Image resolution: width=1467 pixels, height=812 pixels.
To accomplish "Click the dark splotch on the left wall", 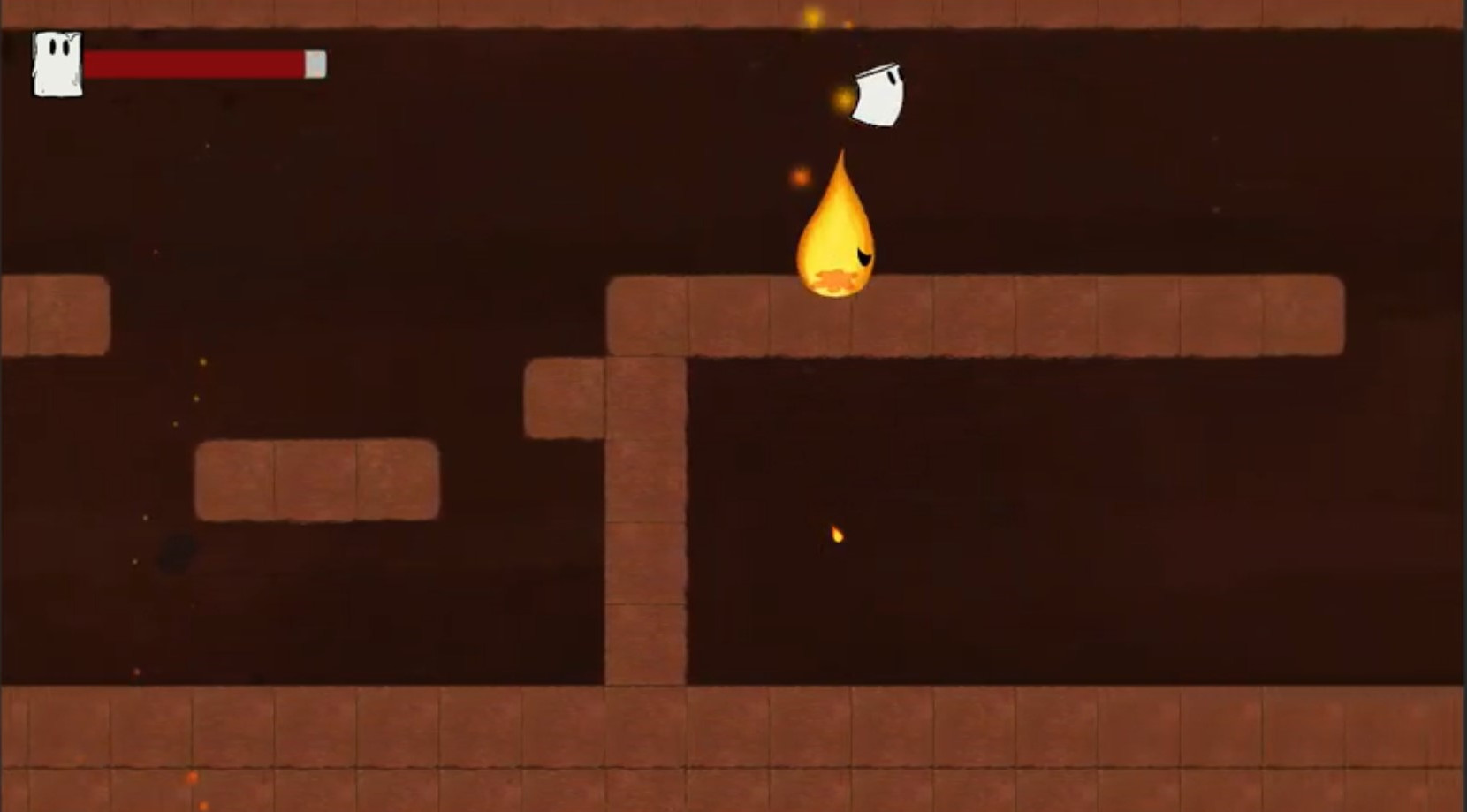I will (x=174, y=550).
